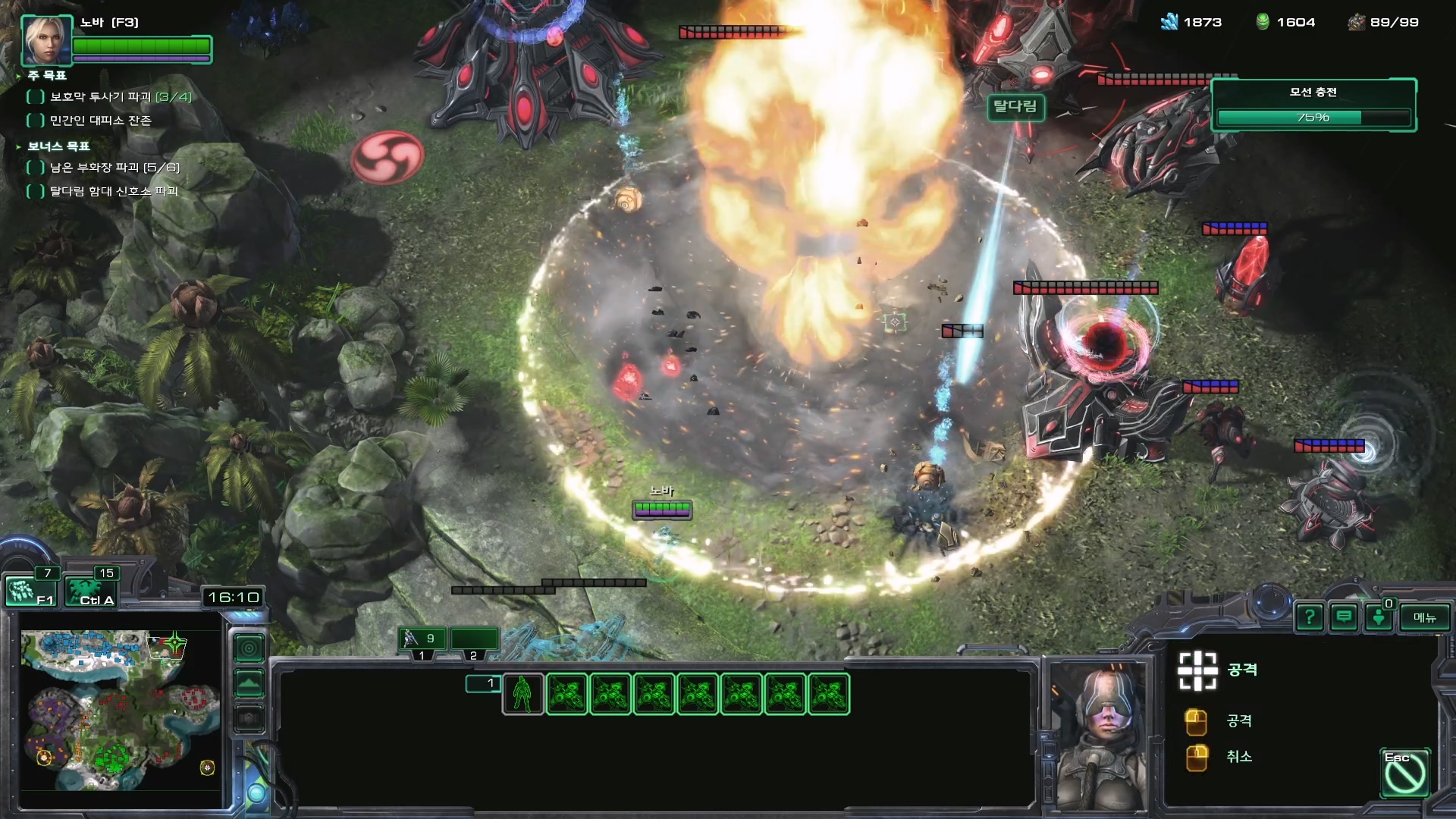This screenshot has width=1456, height=819.
Task: Click the Tal'darim fleet beacon bonus objective
Action: click(x=113, y=191)
